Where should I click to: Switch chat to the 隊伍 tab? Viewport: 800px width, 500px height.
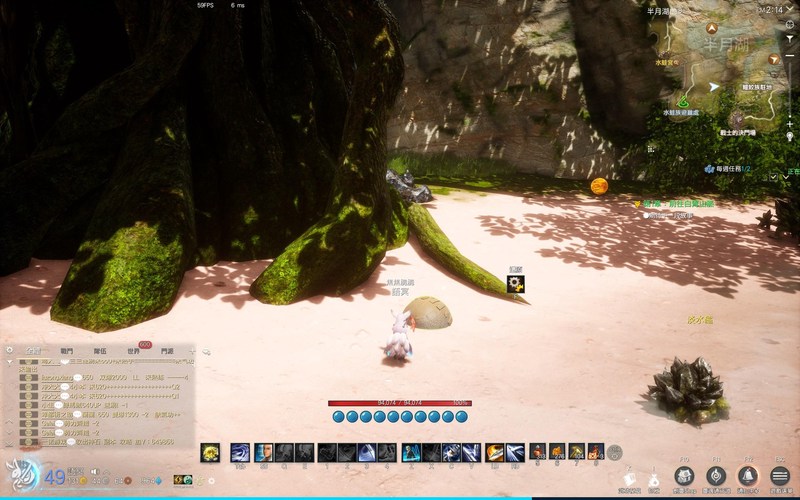100,351
